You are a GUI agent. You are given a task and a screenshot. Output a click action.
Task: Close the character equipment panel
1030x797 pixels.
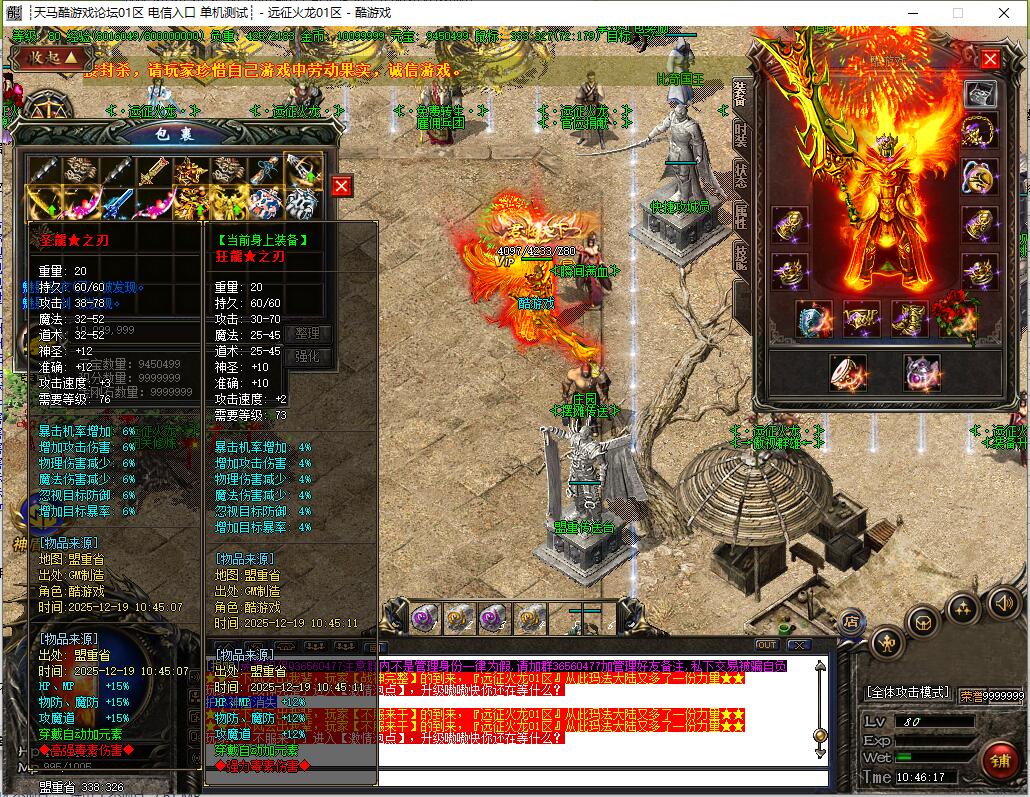point(990,59)
